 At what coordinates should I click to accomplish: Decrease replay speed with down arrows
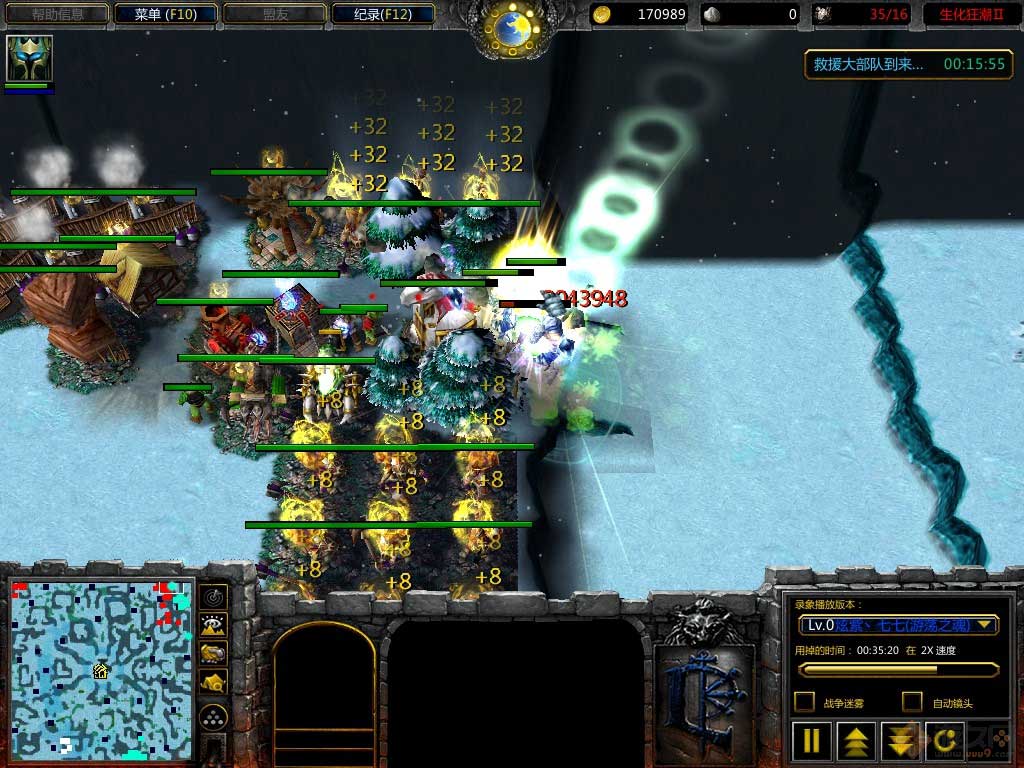(902, 741)
